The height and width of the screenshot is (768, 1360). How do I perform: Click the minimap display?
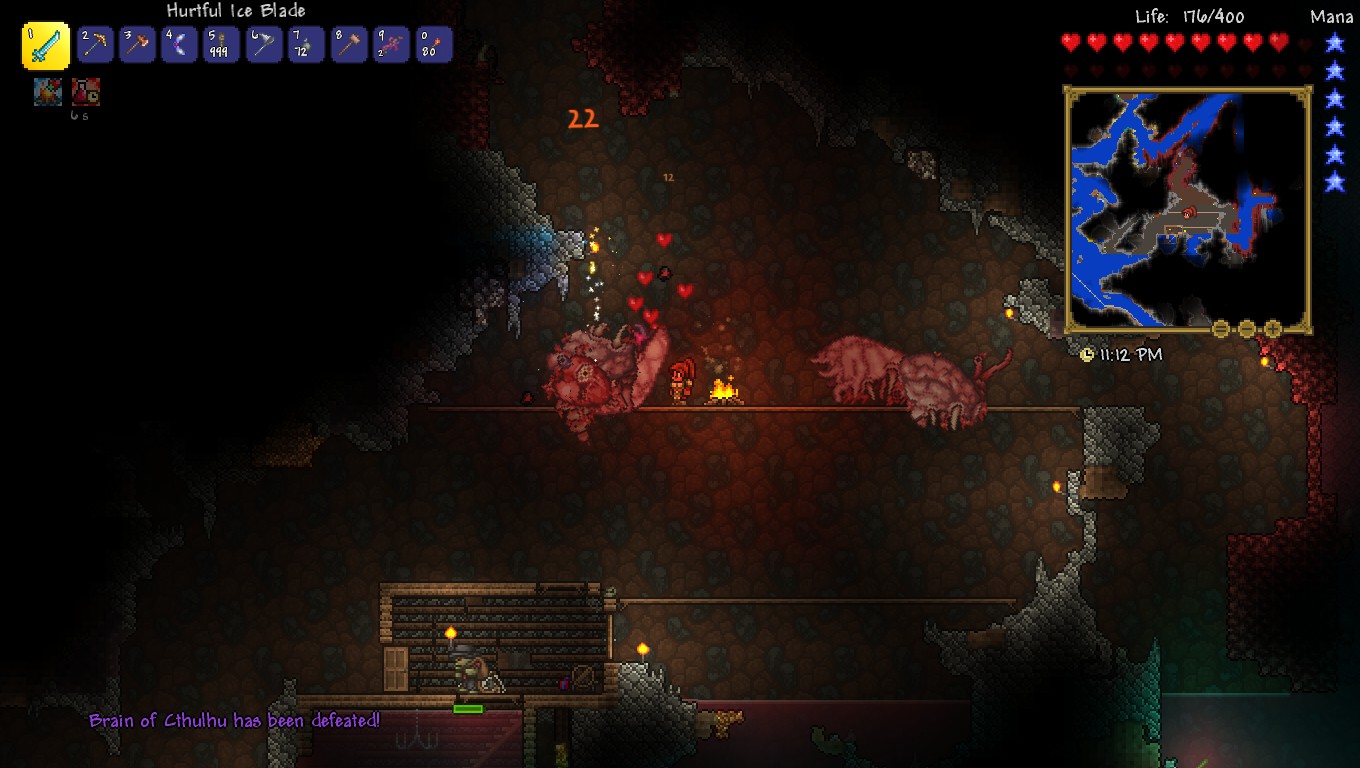point(1187,208)
